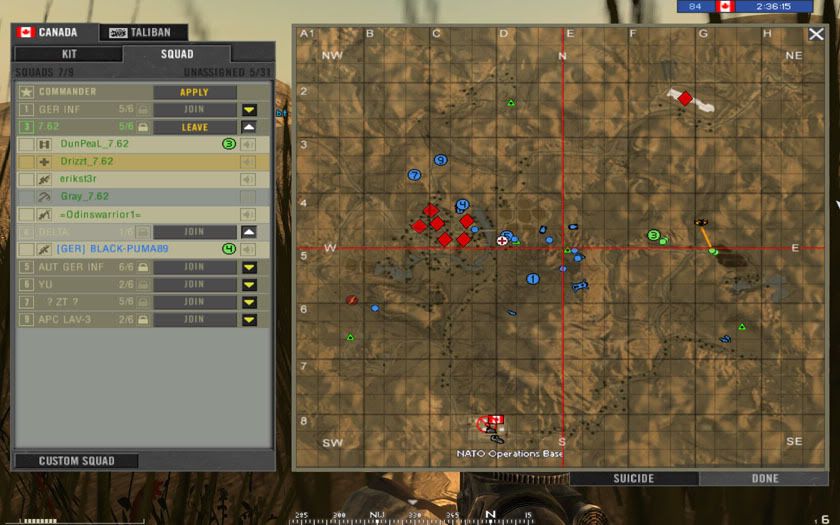Select the Squad tab
The height and width of the screenshot is (525, 840).
click(177, 54)
